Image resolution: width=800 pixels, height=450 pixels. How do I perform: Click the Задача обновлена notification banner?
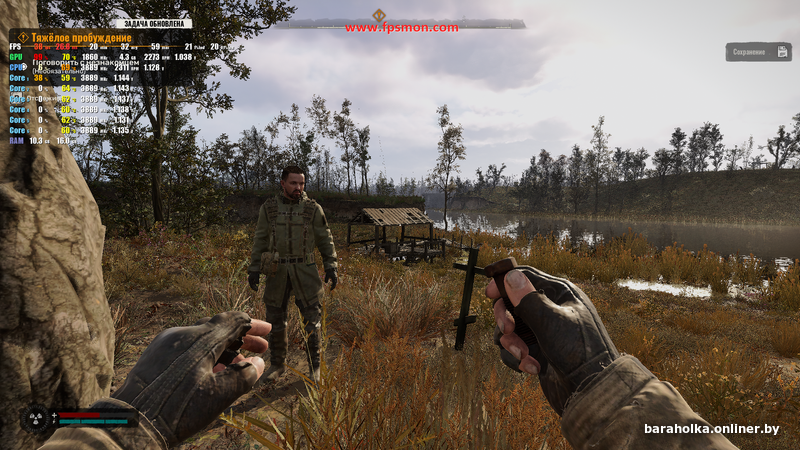coord(153,23)
